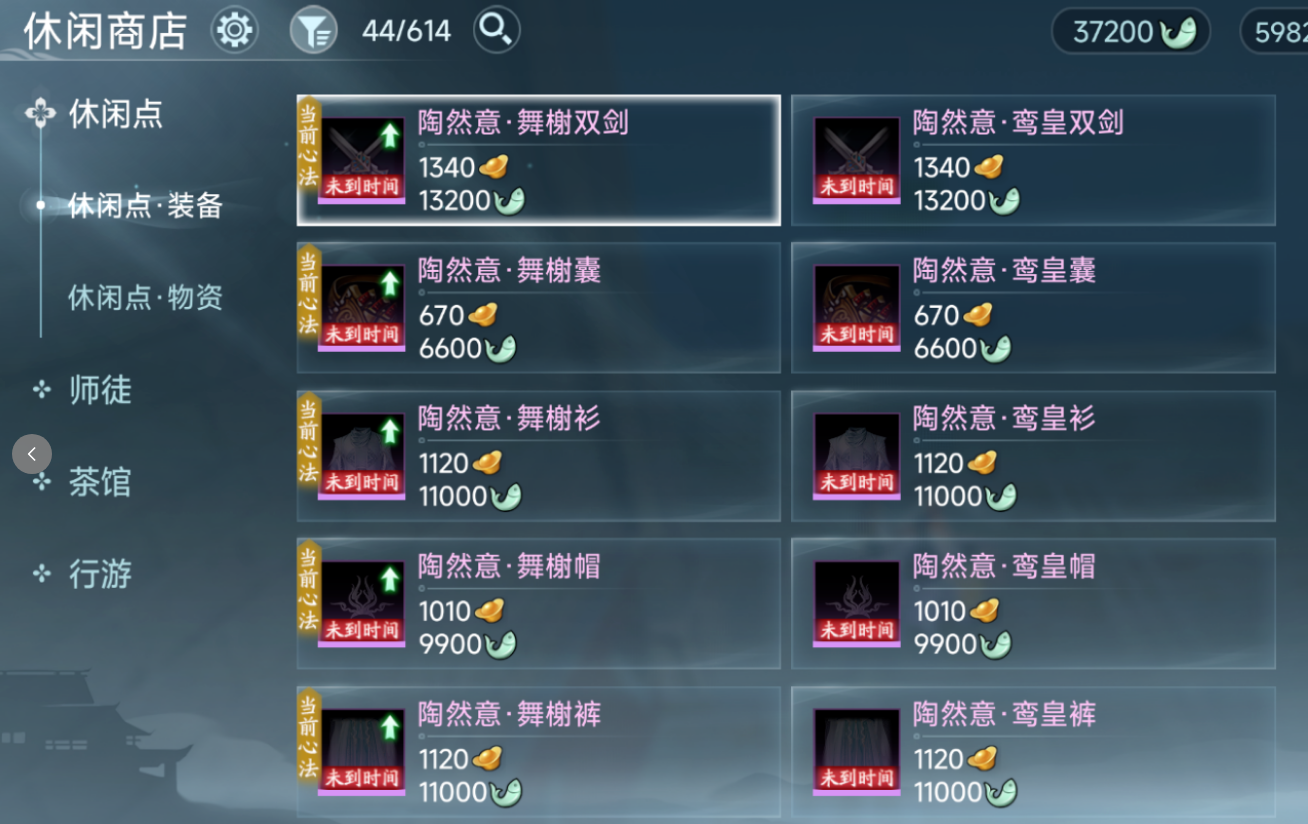Open the filter funnel icon
This screenshot has height=824, width=1308.
point(313,30)
